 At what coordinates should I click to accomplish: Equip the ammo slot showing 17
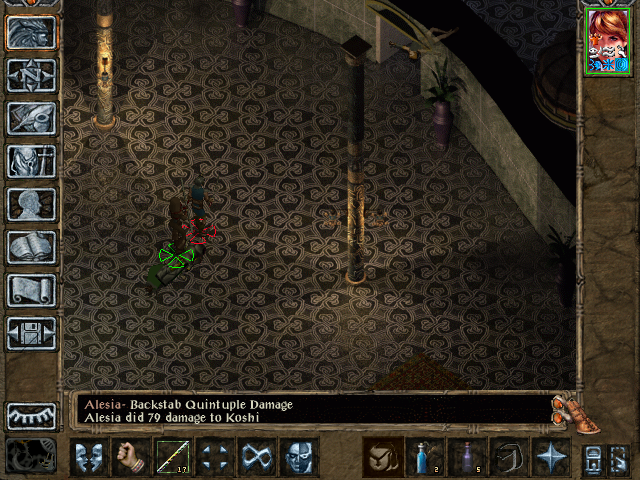click(173, 457)
